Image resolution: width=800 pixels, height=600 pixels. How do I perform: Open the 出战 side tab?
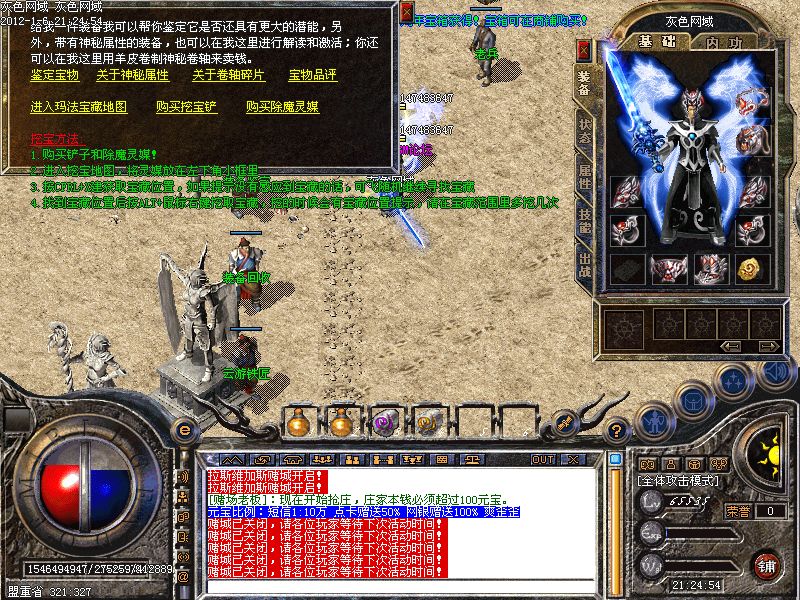tap(585, 266)
